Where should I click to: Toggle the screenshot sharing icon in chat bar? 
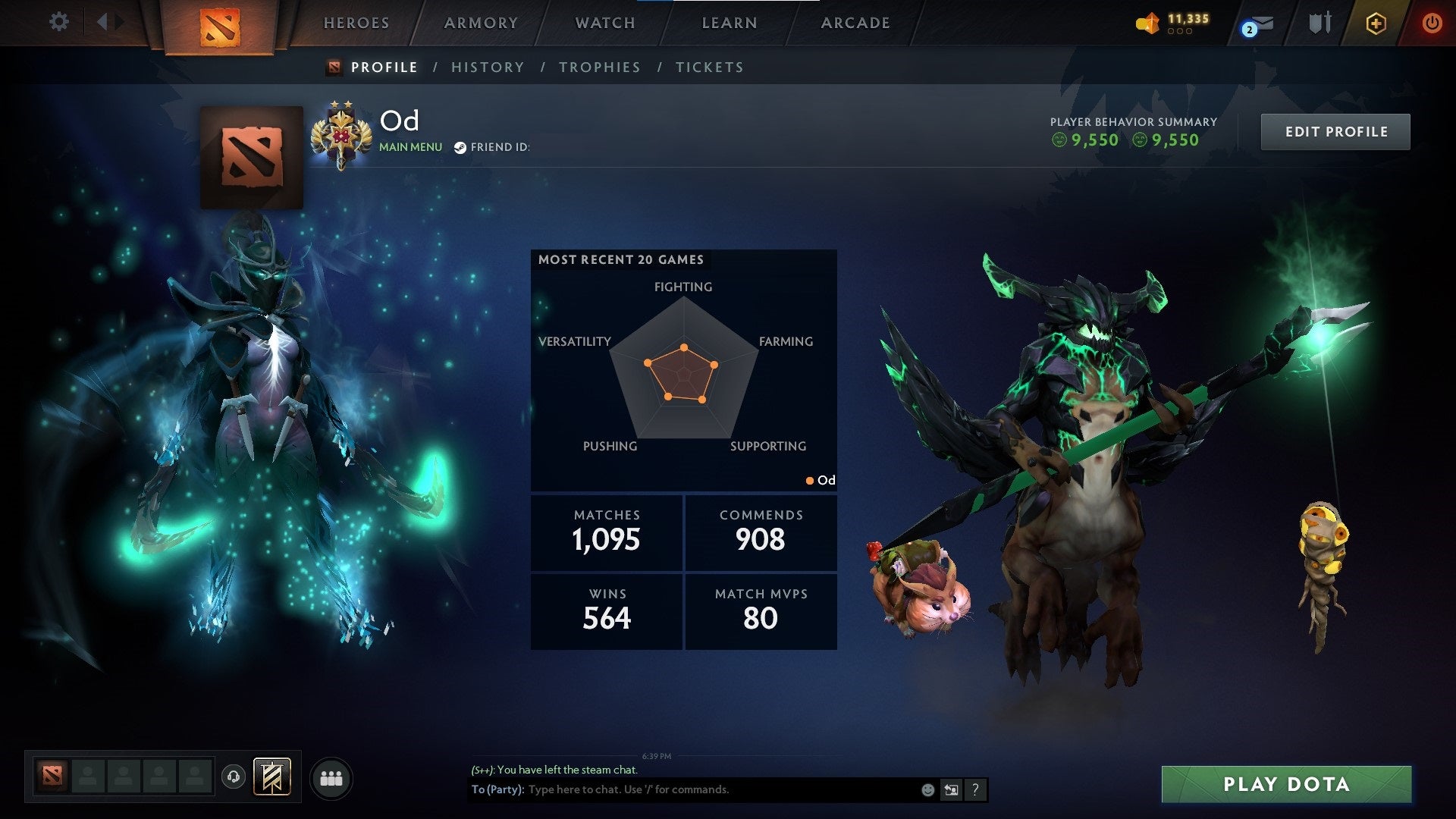click(x=951, y=789)
